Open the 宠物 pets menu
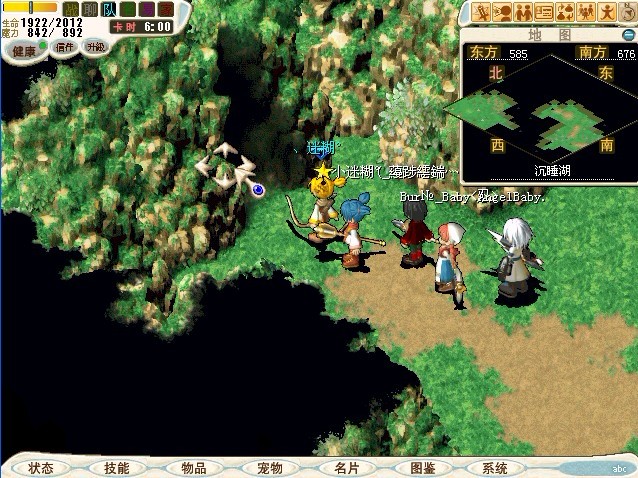Viewport: 638px width, 478px height. (270, 467)
